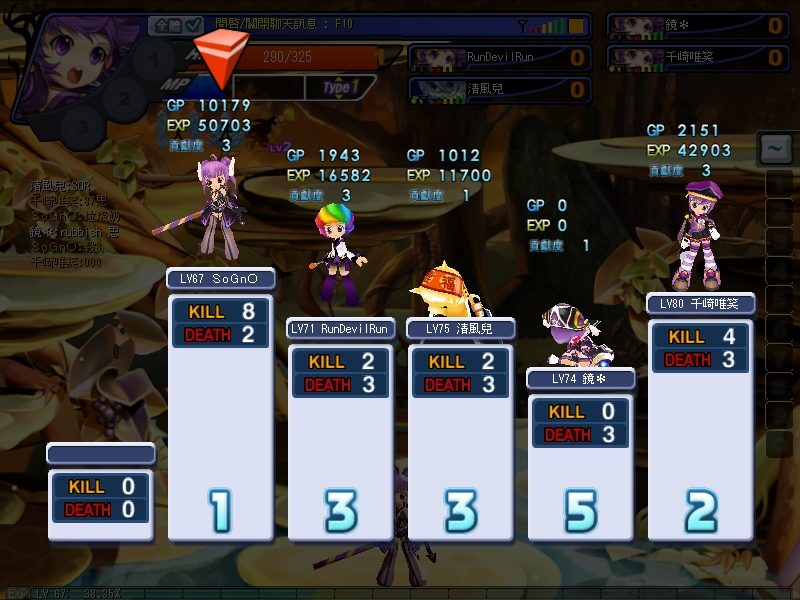Viewport: 800px width, 600px height.
Task: Select 千崎唯笑 in the top player list
Action: [696, 57]
